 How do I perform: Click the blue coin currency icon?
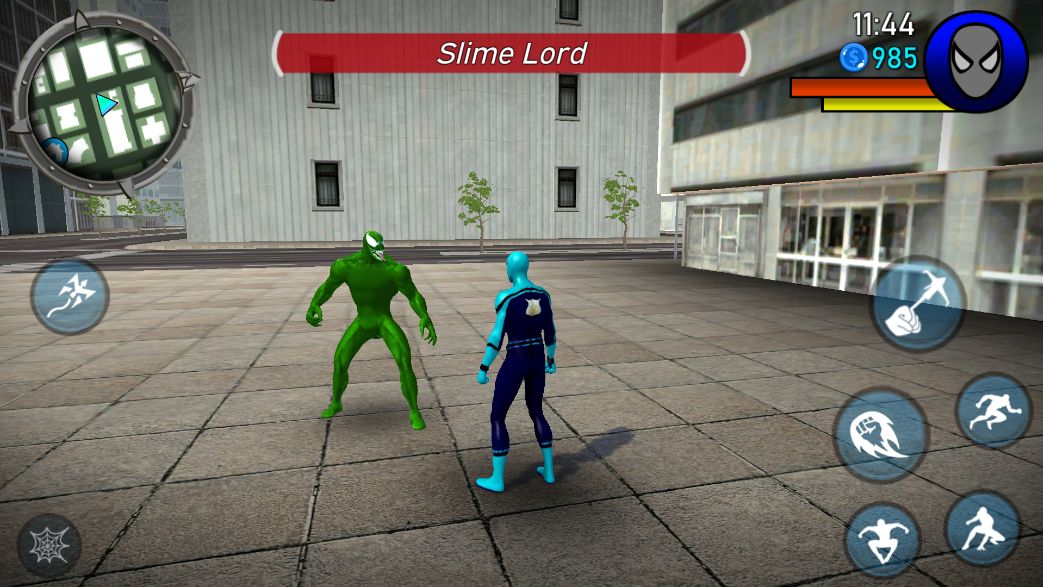tap(854, 57)
